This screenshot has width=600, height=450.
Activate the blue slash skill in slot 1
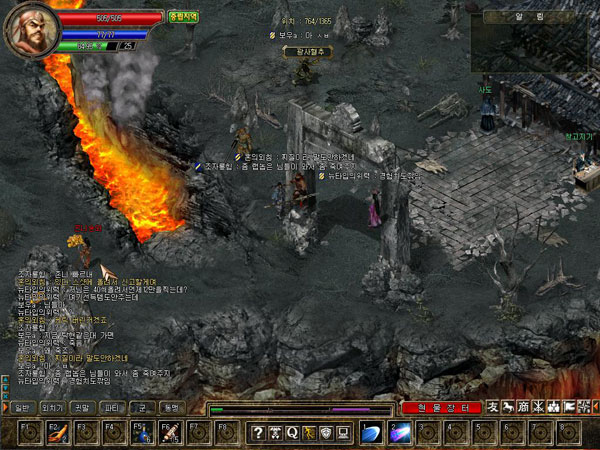370,433
